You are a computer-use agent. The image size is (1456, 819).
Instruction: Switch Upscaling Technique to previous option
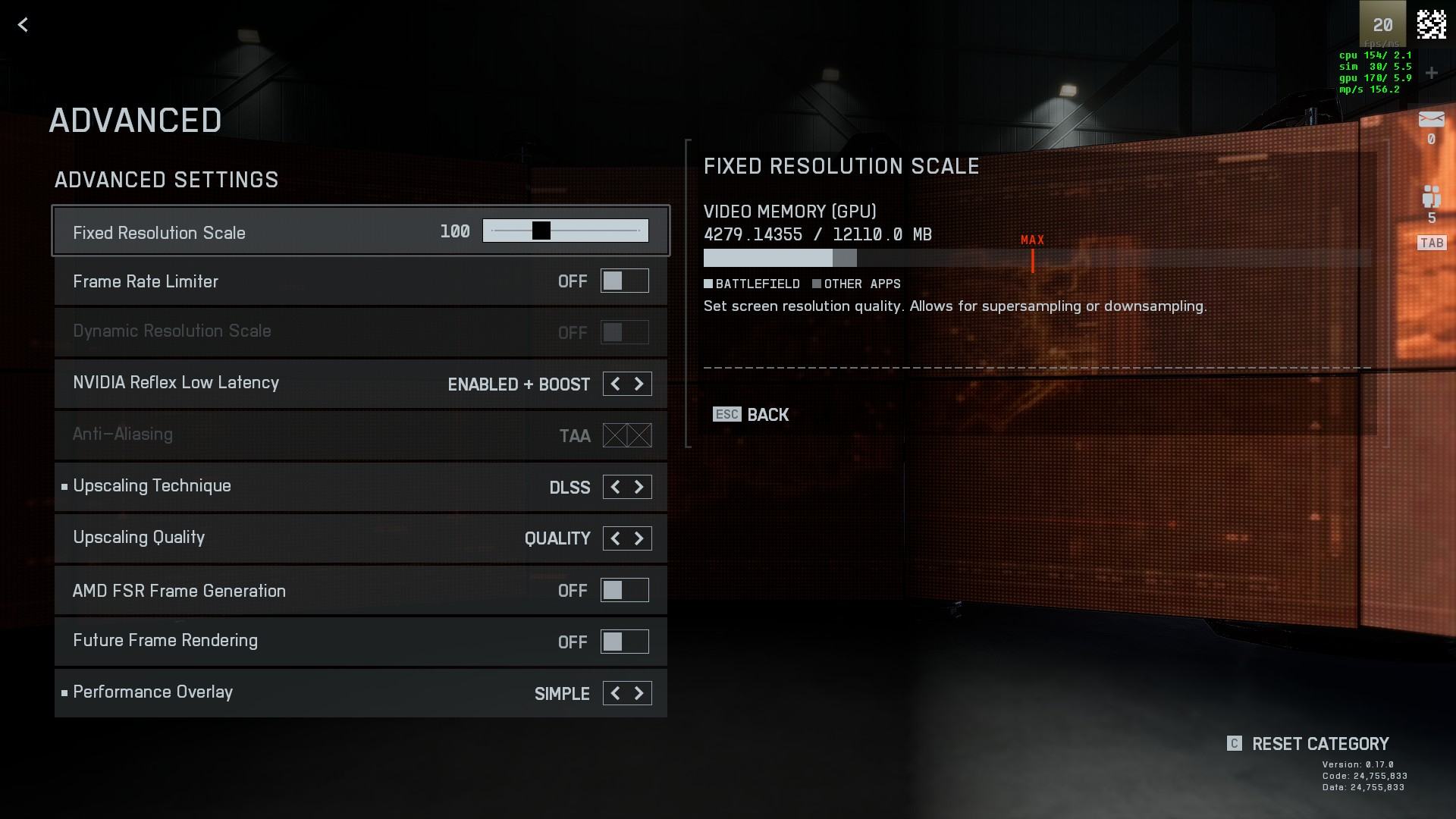pyautogui.click(x=615, y=487)
